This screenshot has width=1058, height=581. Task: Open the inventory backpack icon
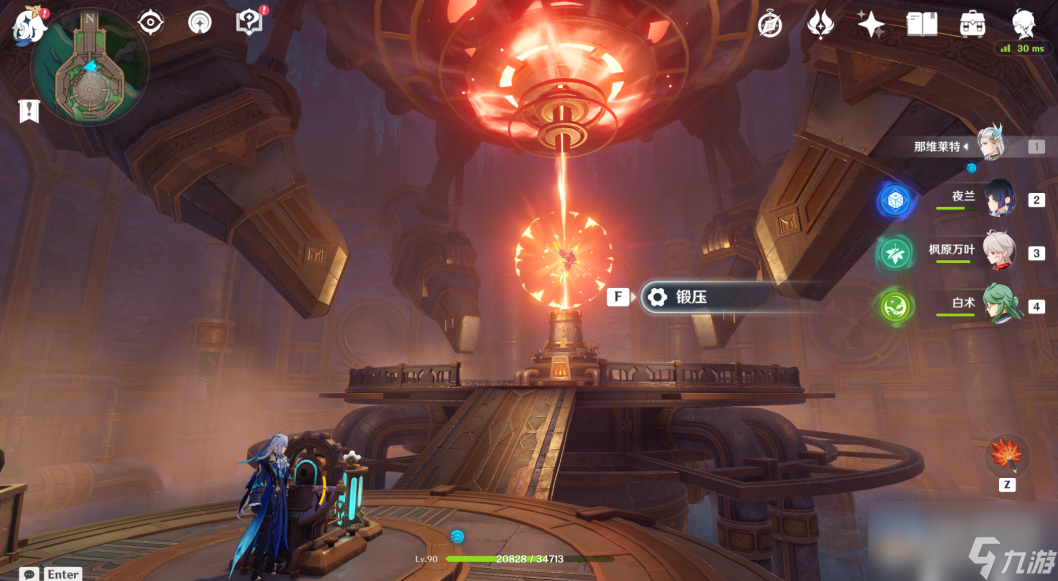(x=971, y=24)
